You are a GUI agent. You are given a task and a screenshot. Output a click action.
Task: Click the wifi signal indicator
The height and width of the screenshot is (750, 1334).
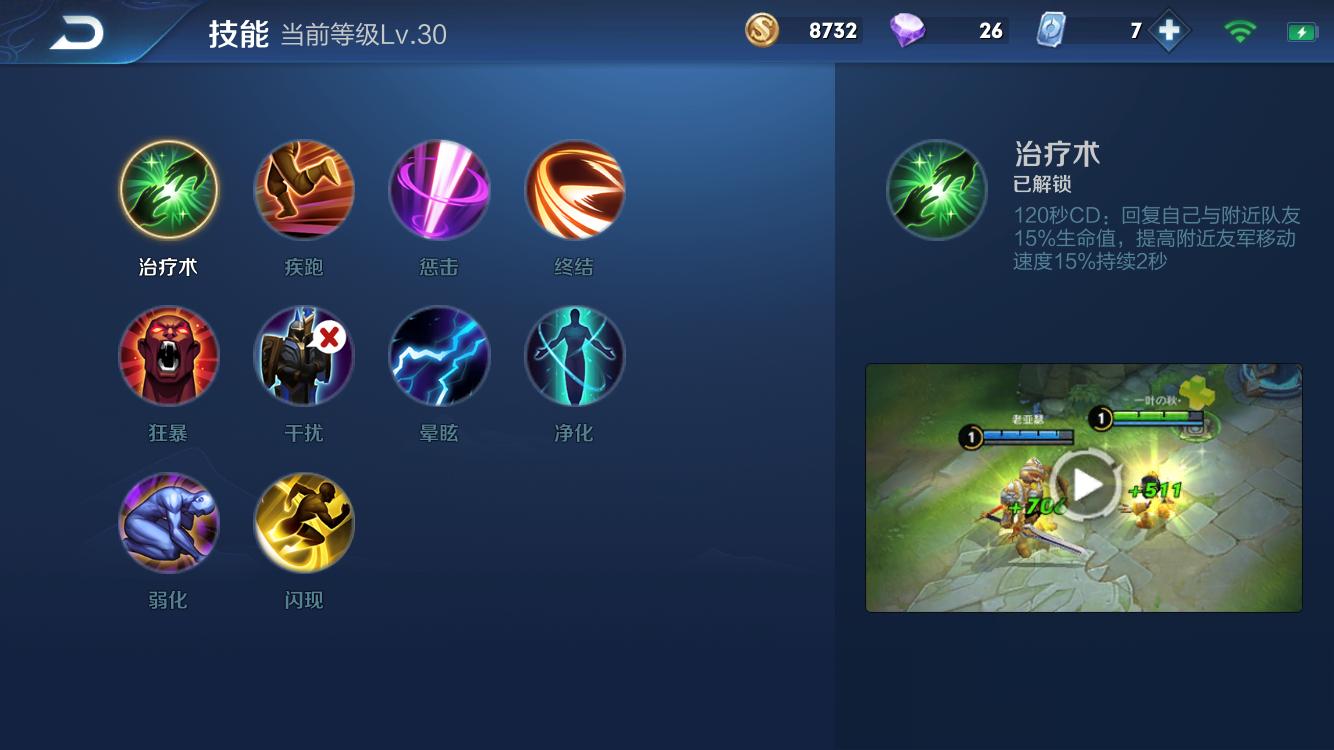tap(1241, 31)
